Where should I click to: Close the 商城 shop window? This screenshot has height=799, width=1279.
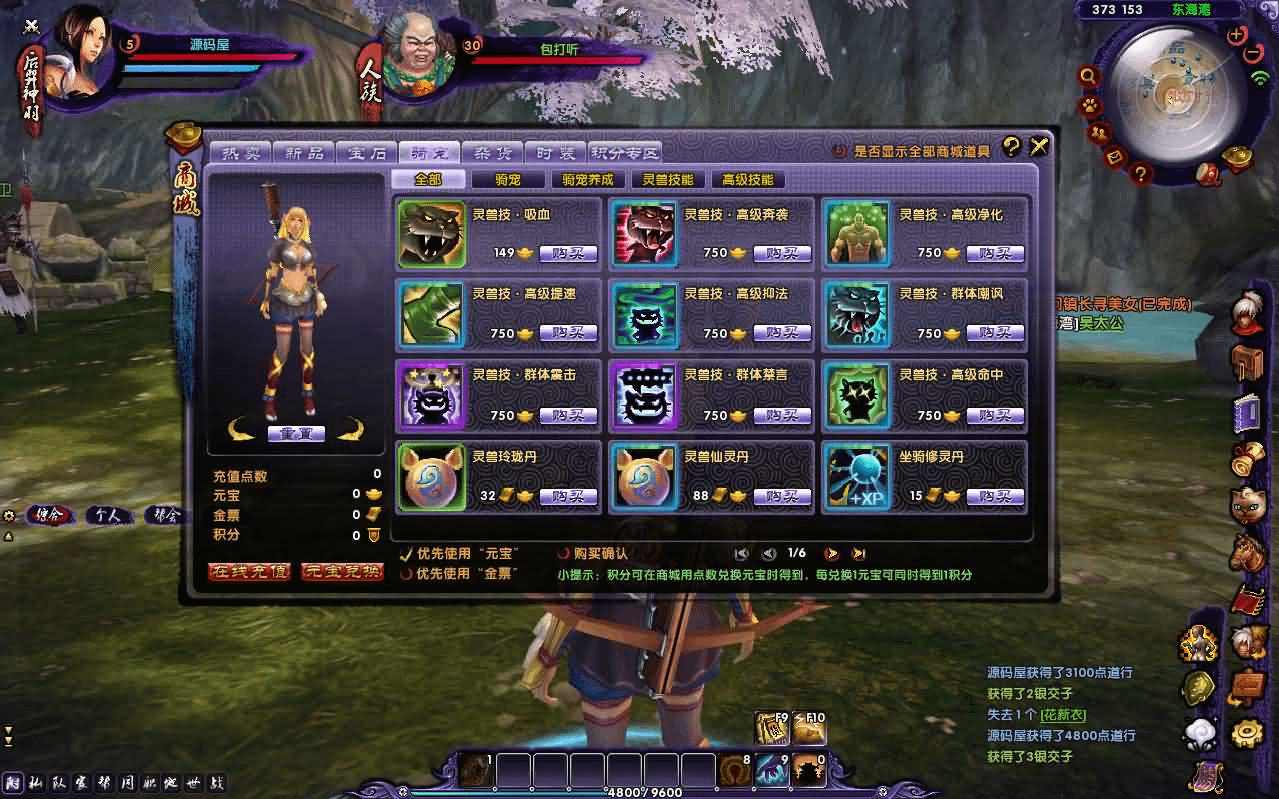pos(1040,148)
